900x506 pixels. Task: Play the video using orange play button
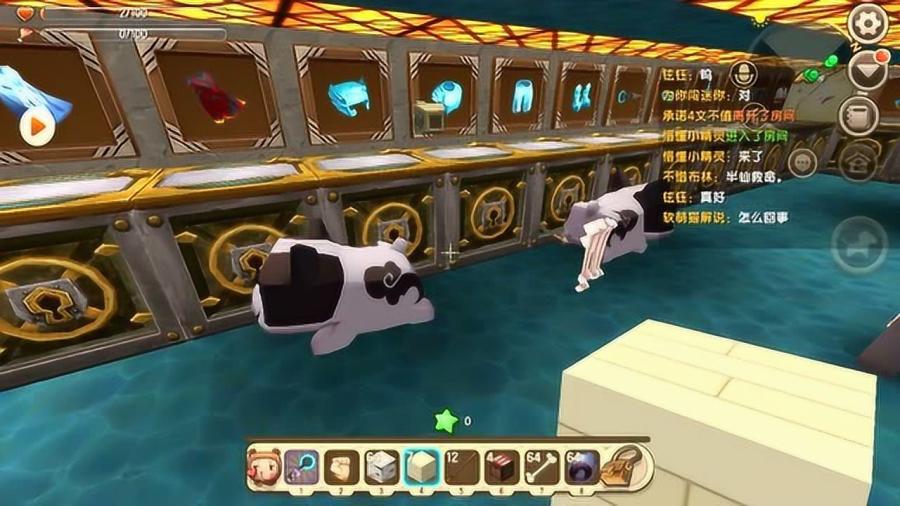(37, 126)
